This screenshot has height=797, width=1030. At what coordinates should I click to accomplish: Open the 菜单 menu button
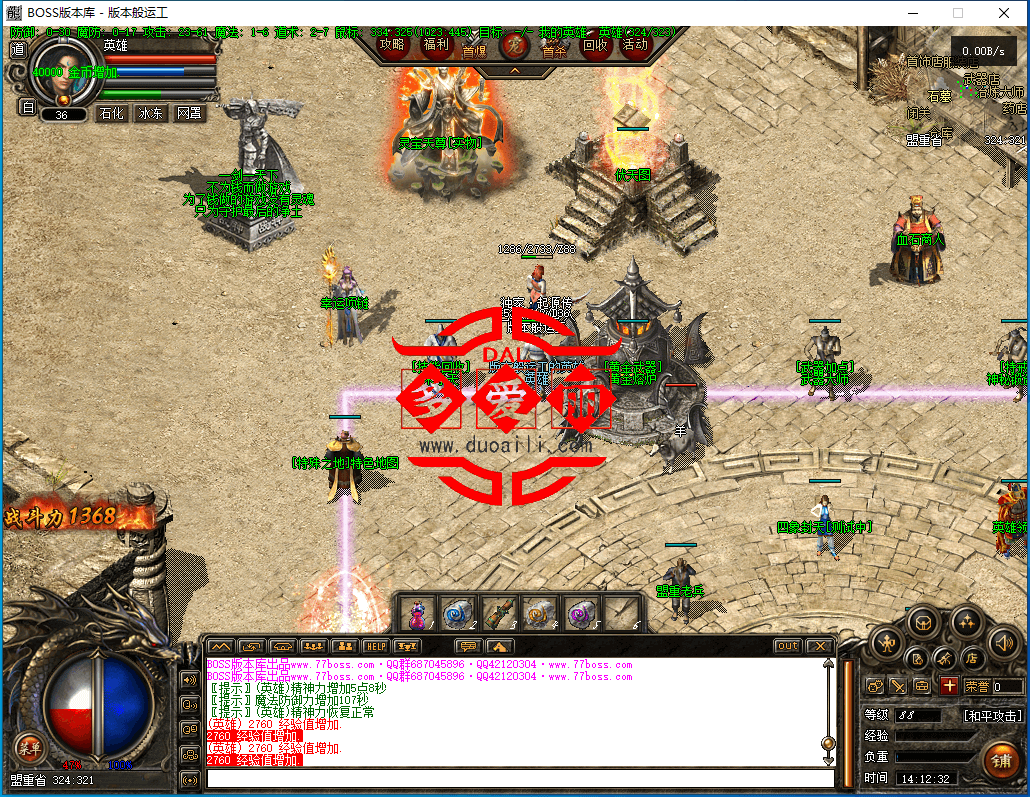click(28, 747)
